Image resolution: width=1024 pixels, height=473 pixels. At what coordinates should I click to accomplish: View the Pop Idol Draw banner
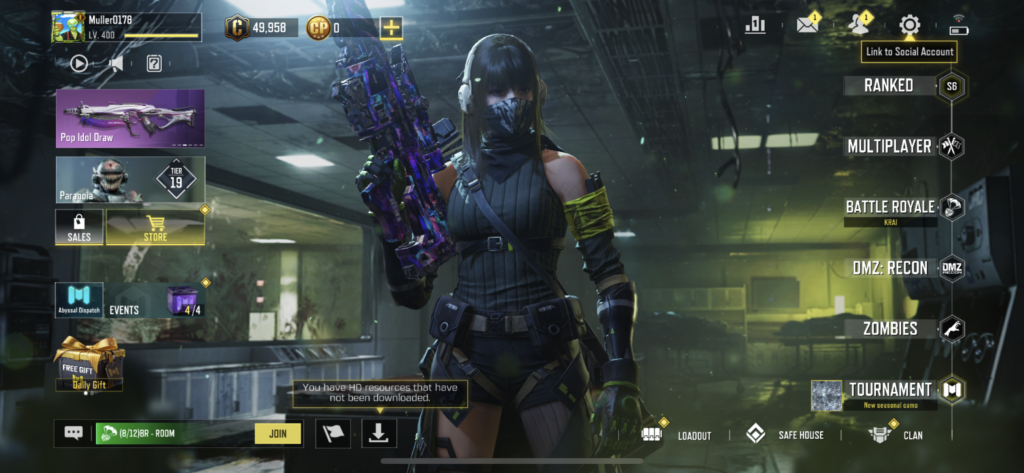130,119
